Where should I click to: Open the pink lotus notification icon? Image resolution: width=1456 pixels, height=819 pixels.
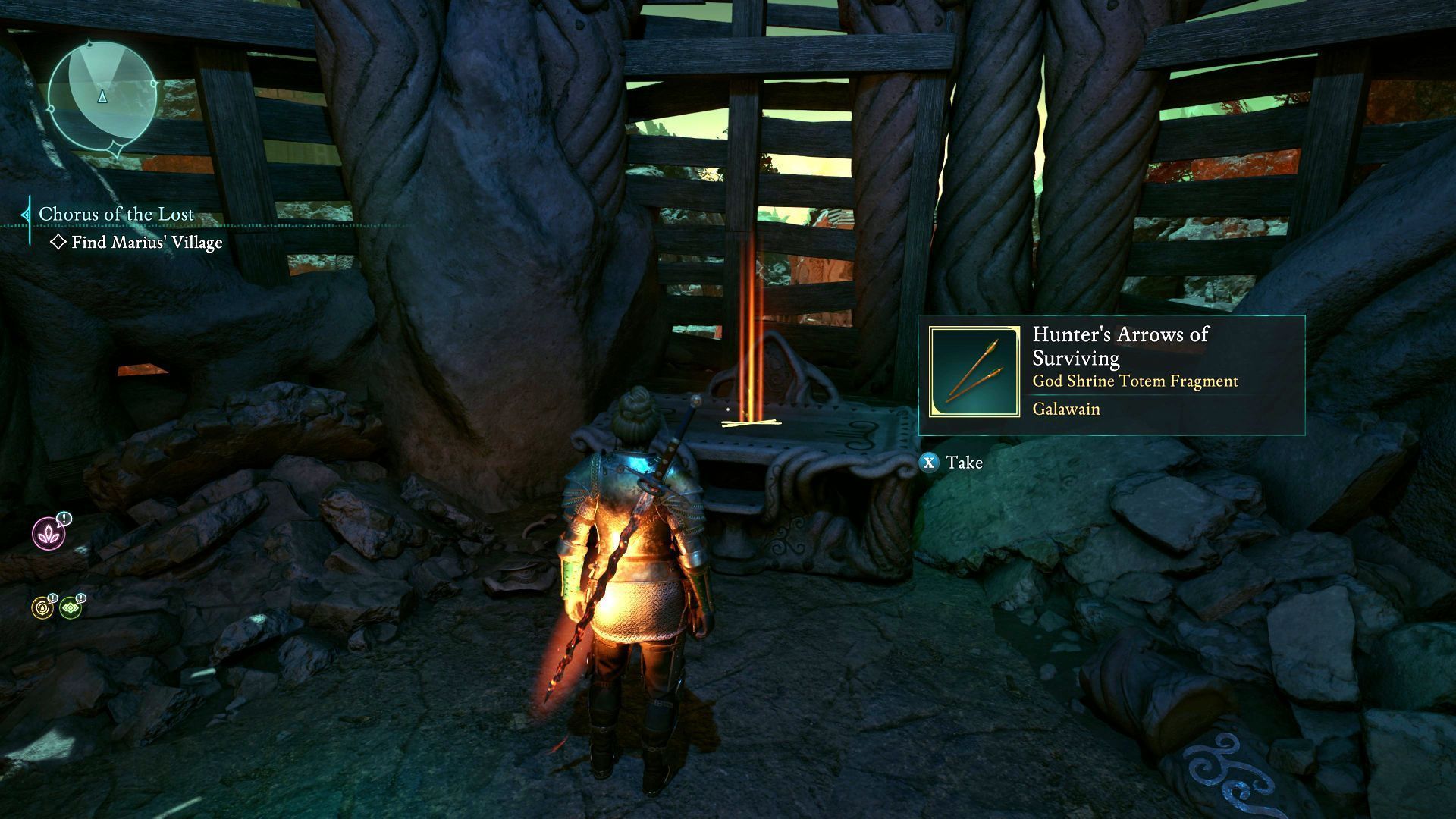coord(49,533)
